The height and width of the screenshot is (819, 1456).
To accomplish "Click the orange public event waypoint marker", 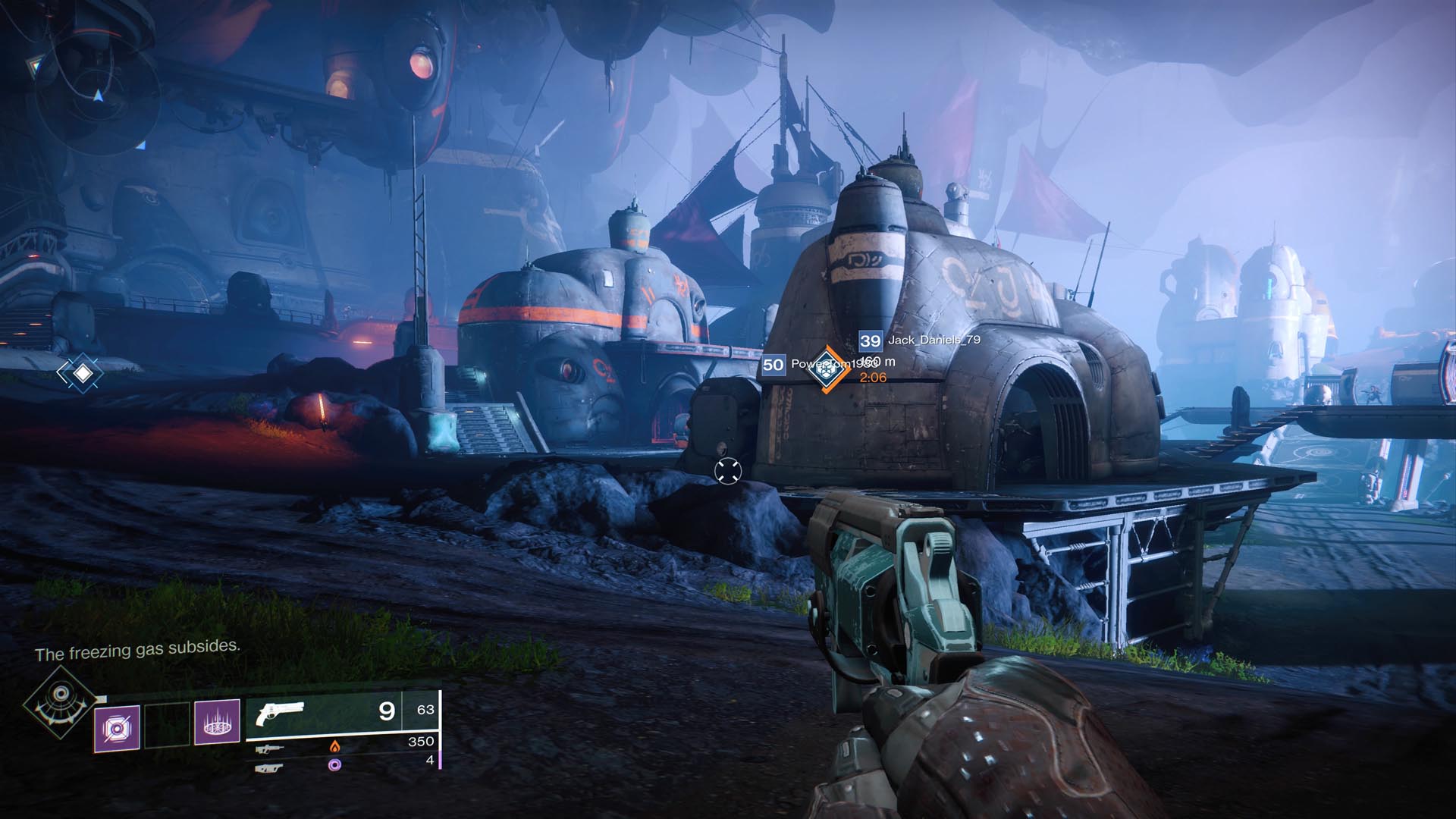I will (x=827, y=369).
